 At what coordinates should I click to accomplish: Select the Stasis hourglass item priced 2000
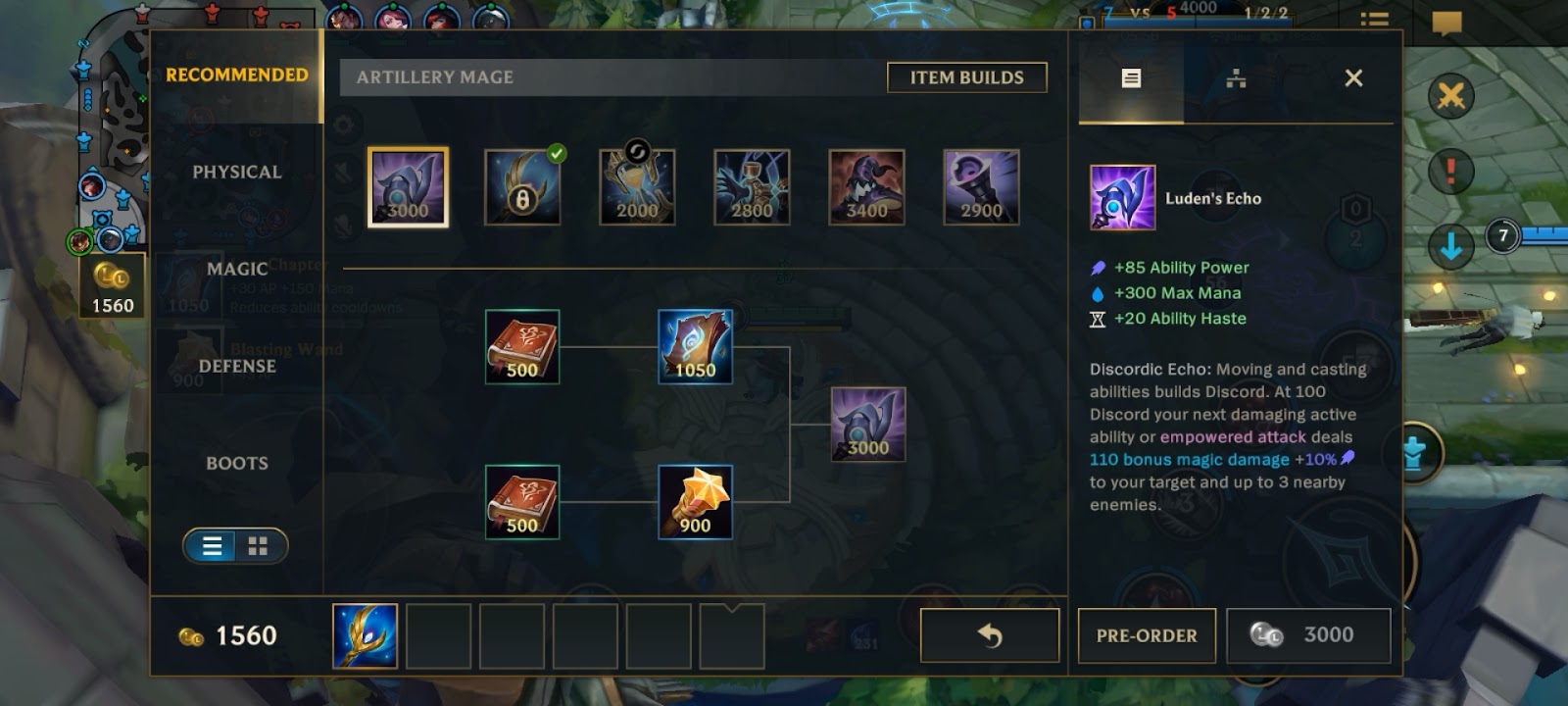tap(636, 186)
